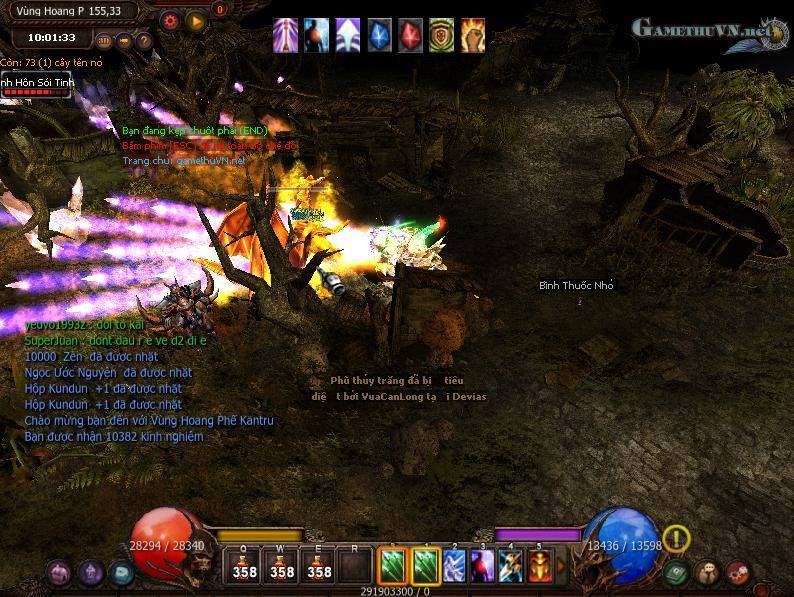
Task: Open the question mark help button
Action: click(x=144, y=41)
